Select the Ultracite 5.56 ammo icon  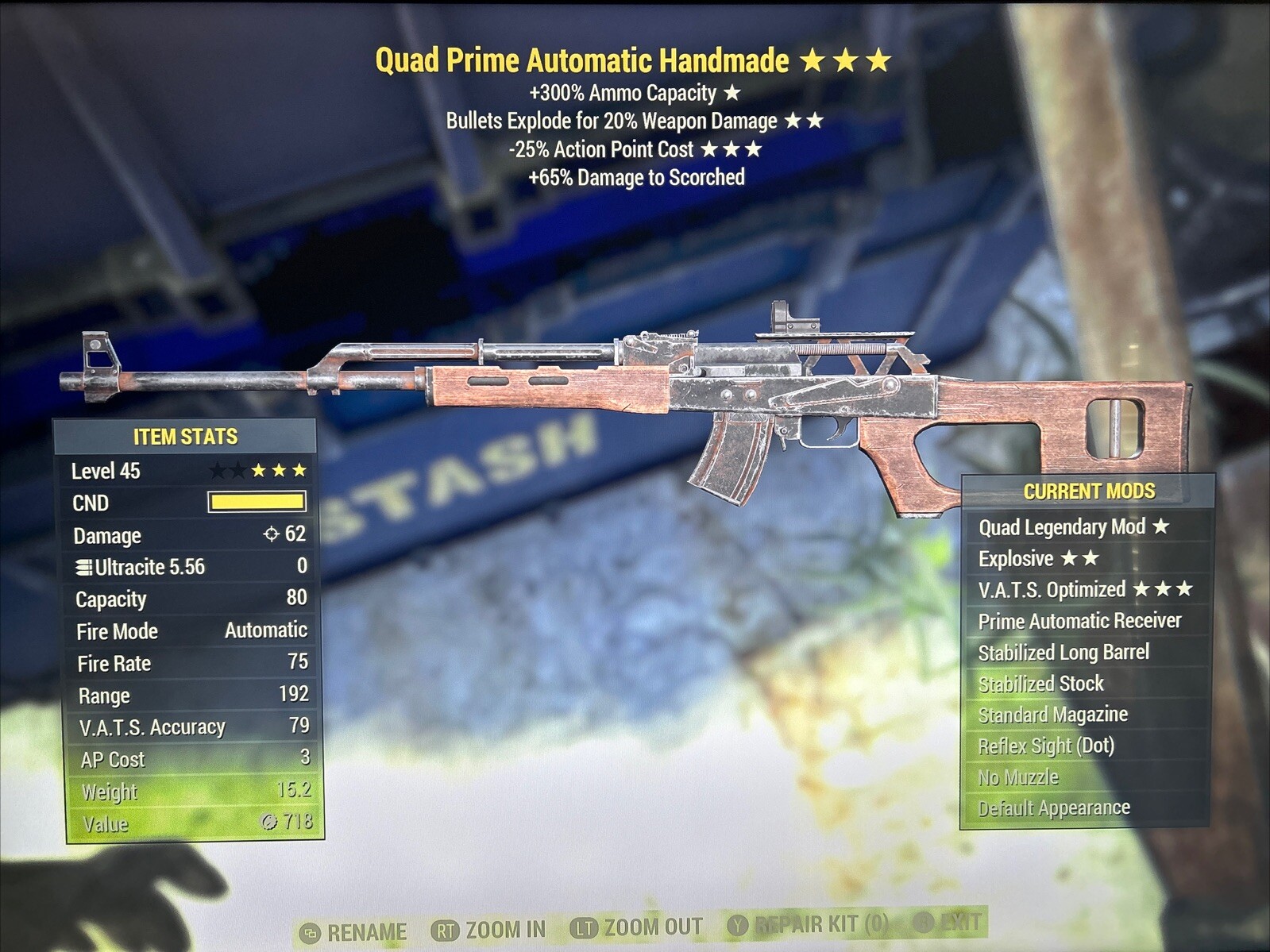[x=85, y=568]
